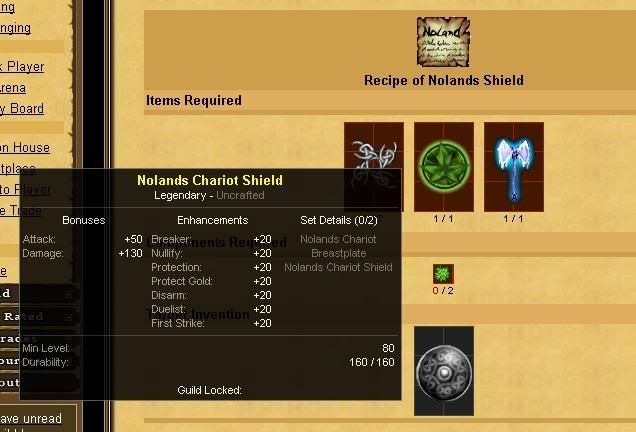Screen dimensions: 636x432
Task: Click the Noland recipe scroll icon
Action: (x=443, y=43)
